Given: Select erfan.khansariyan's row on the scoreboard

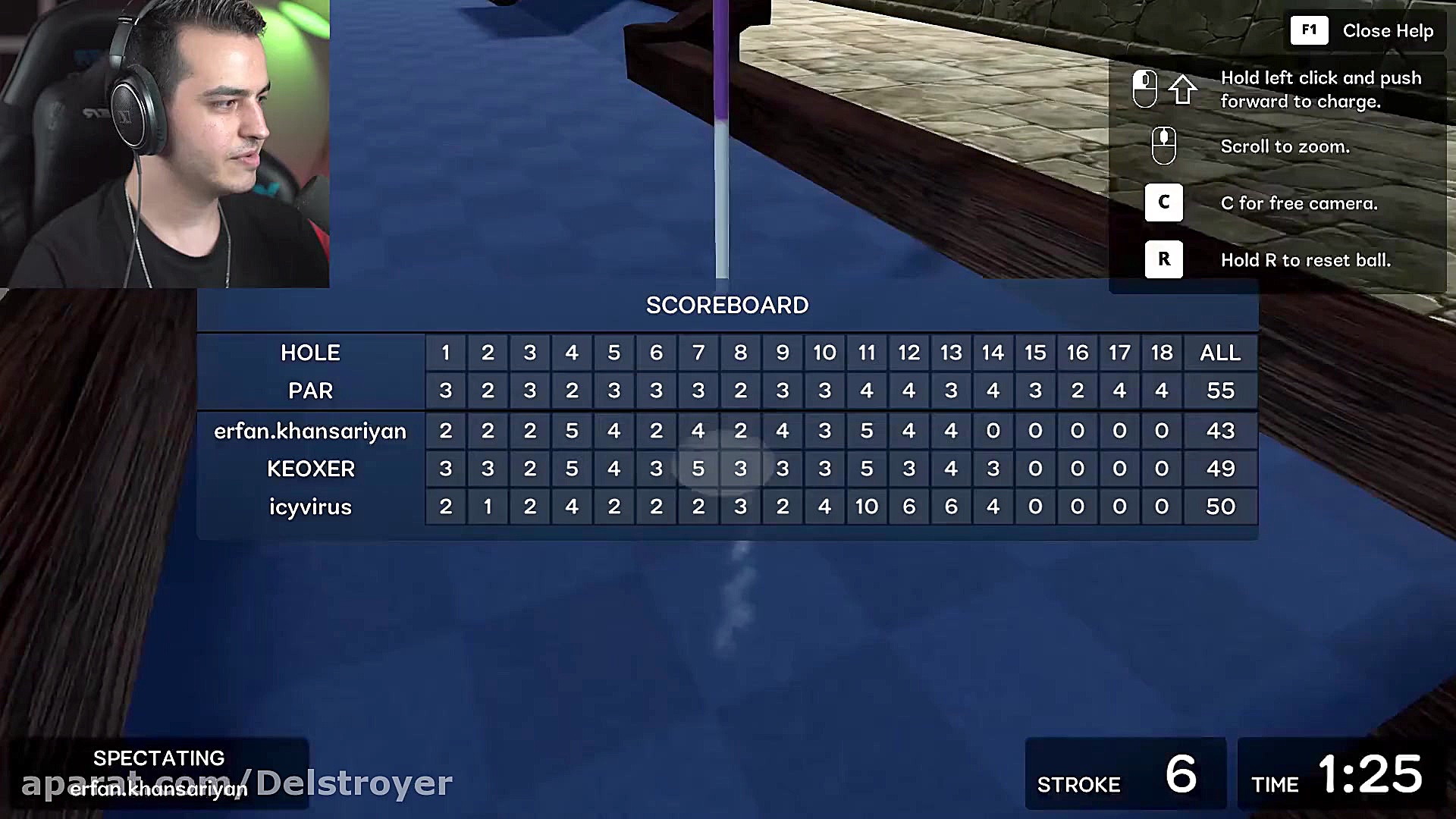Looking at the screenshot, I should (x=310, y=431).
